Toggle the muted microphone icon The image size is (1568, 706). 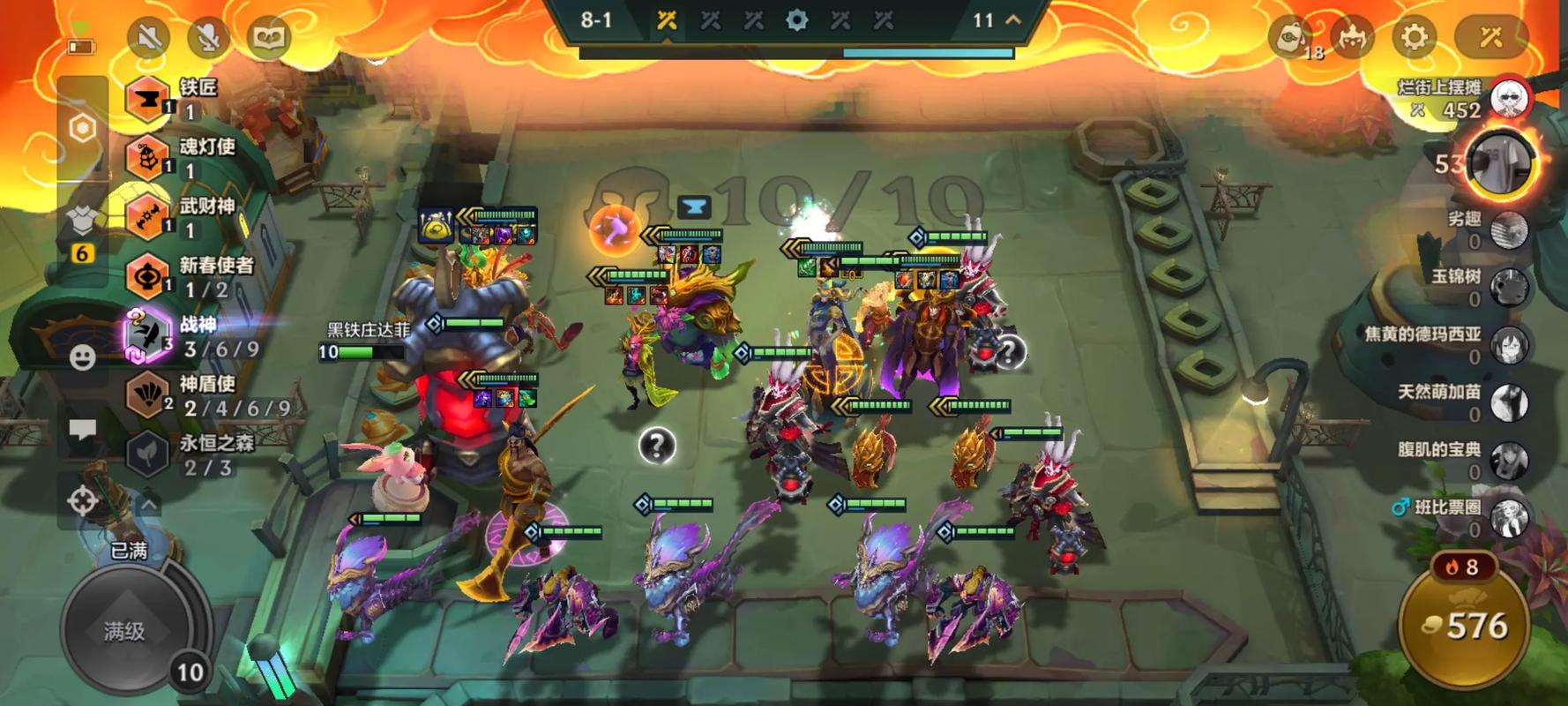point(208,37)
